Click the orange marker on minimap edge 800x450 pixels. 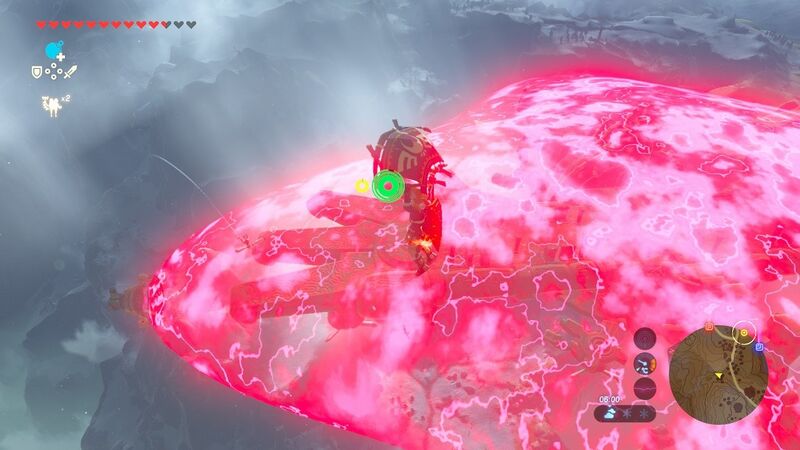(709, 326)
